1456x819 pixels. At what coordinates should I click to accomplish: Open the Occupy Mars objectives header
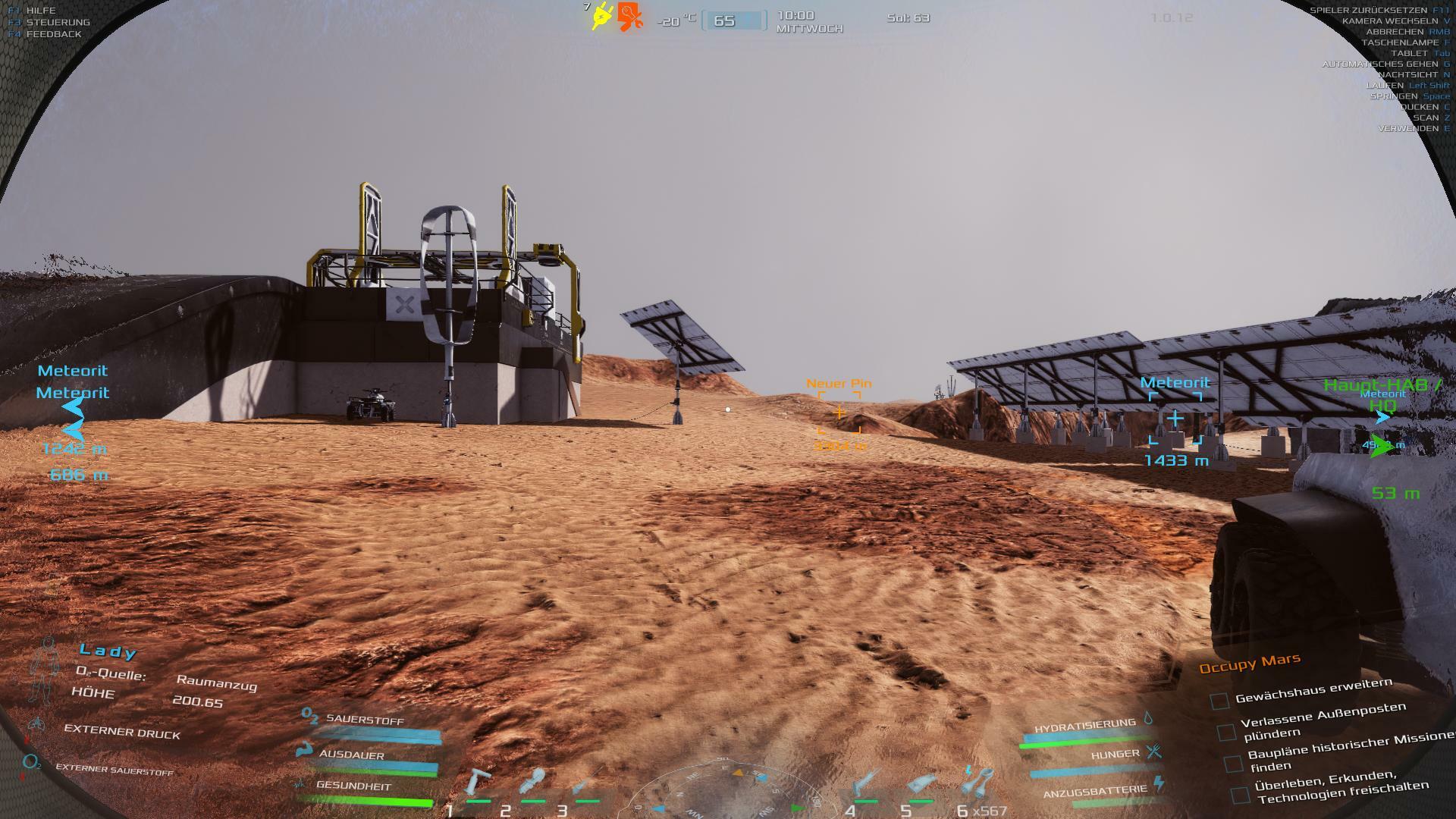1249,664
